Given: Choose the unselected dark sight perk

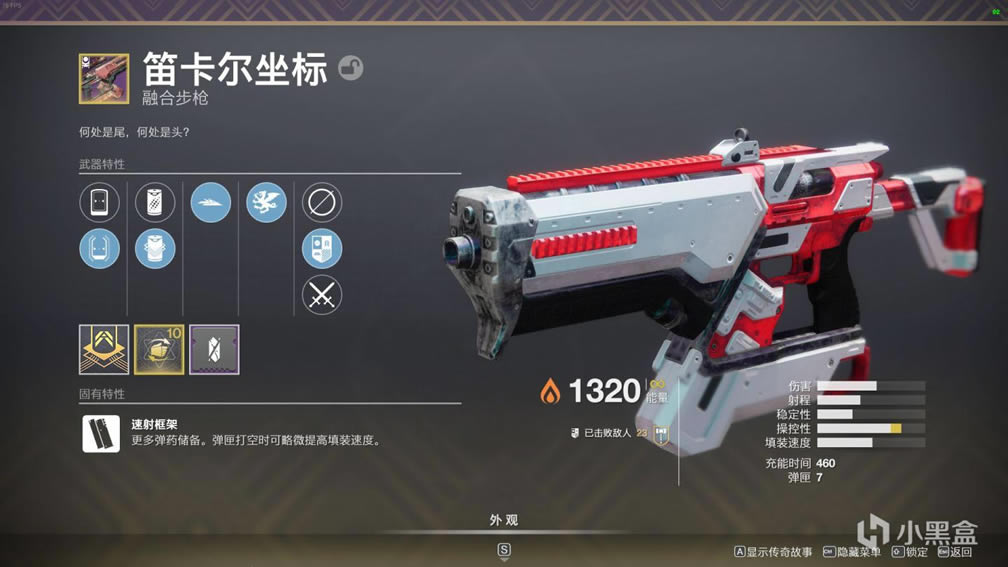Looking at the screenshot, I should (x=100, y=203).
